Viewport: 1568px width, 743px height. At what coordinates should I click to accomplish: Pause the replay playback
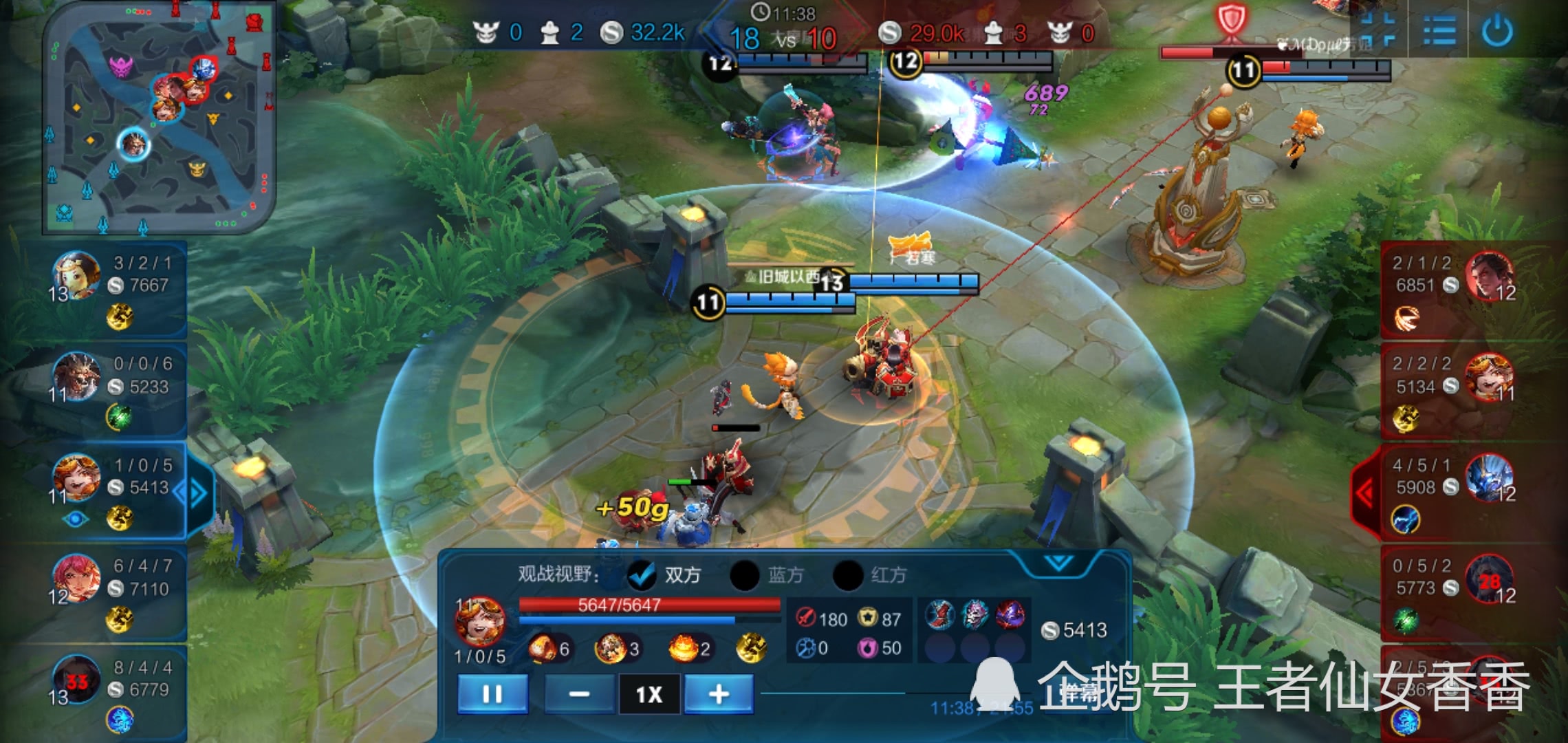492,694
